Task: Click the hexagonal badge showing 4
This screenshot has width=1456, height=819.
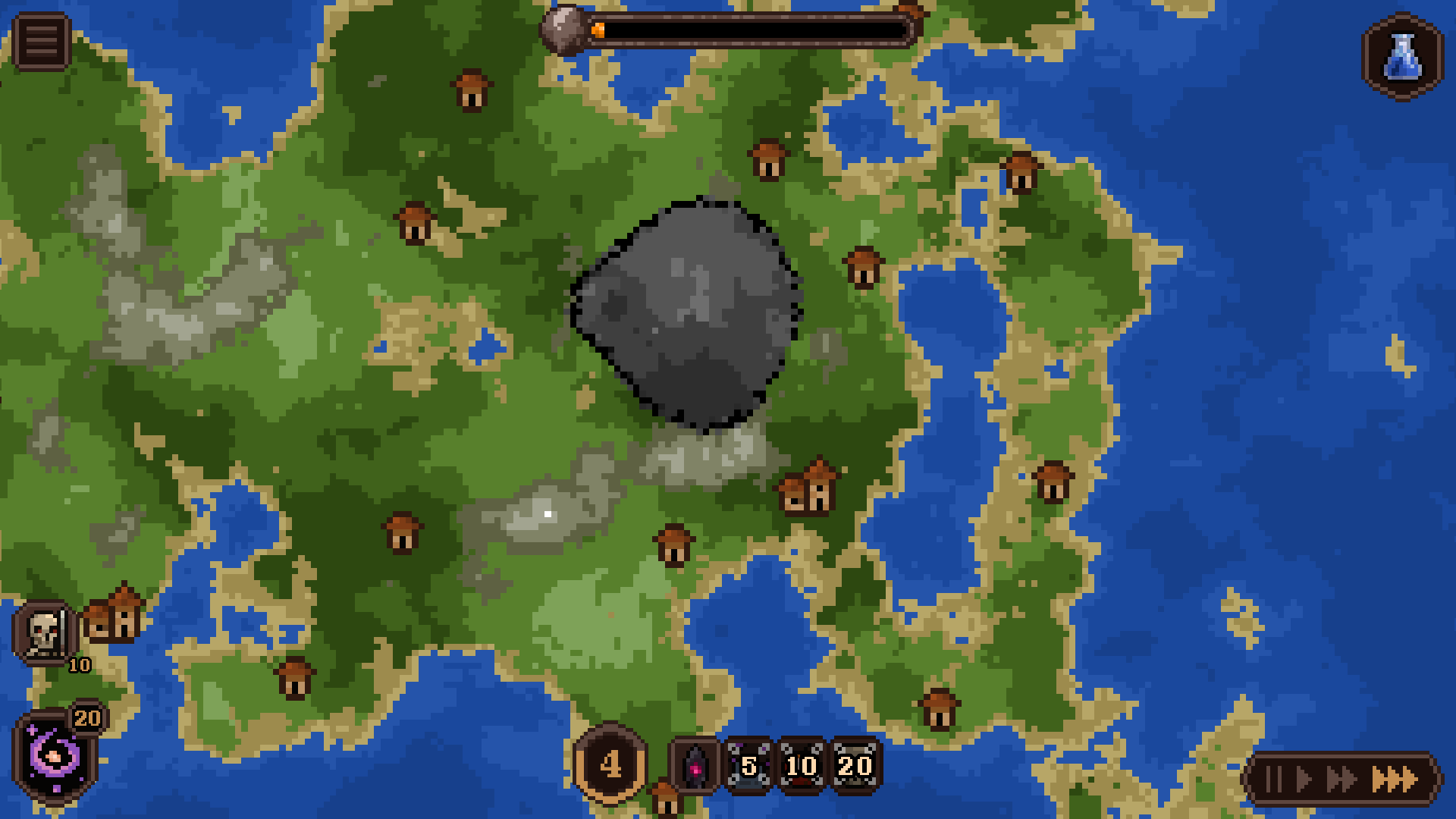Action: click(x=611, y=764)
